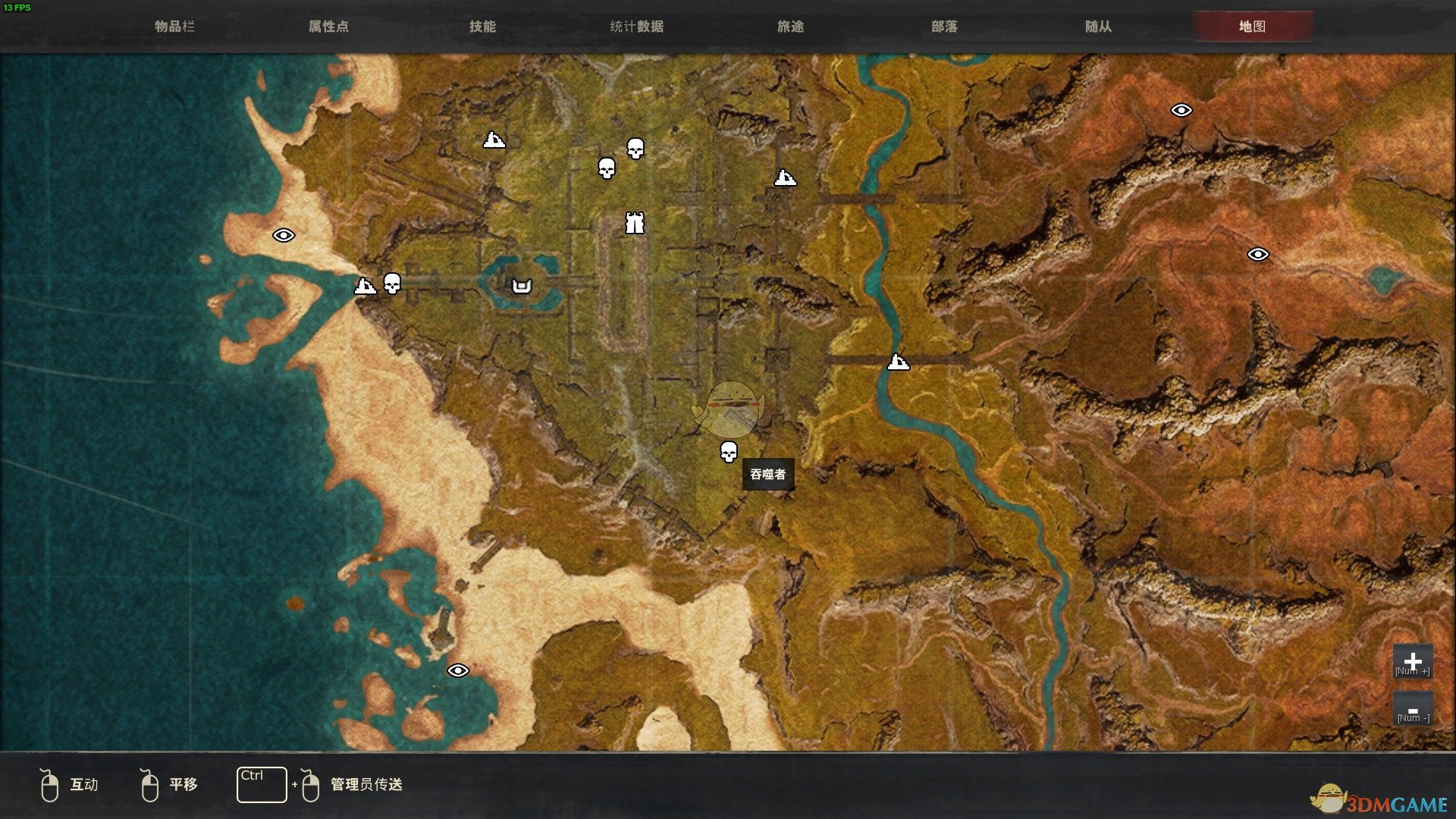
Task: Click the camp marker on river bridge
Action: (898, 362)
